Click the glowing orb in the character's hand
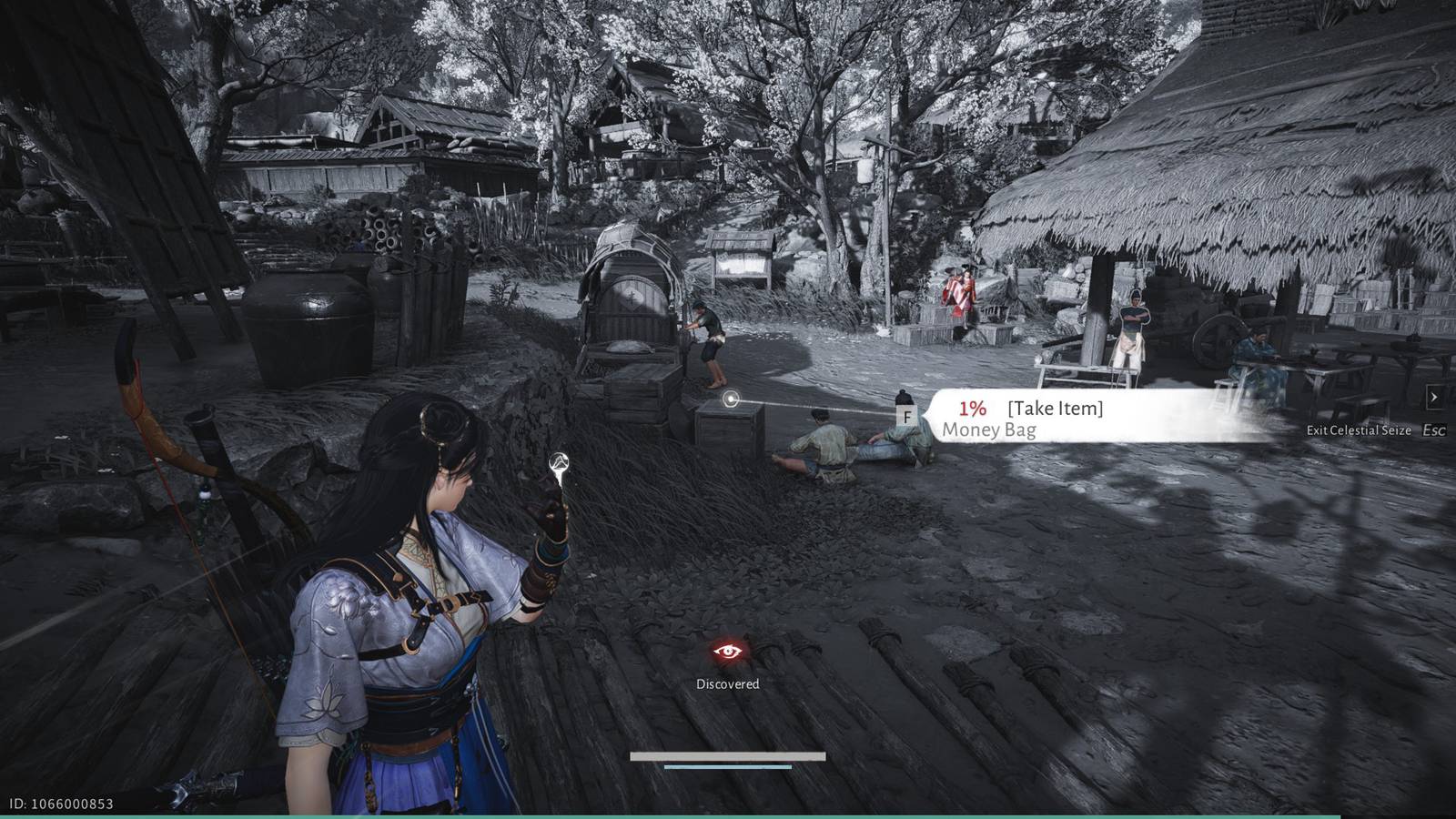This screenshot has height=819, width=1456. click(558, 461)
